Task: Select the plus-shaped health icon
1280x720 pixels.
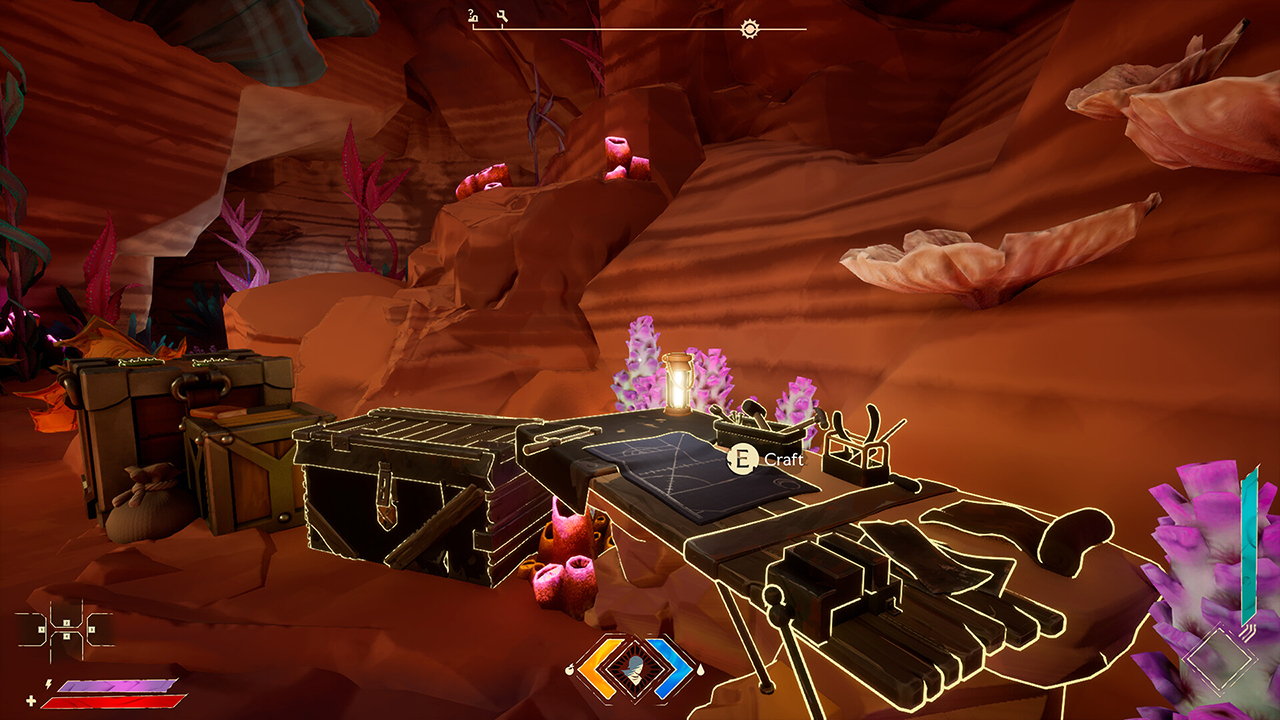Action: pyautogui.click(x=31, y=701)
